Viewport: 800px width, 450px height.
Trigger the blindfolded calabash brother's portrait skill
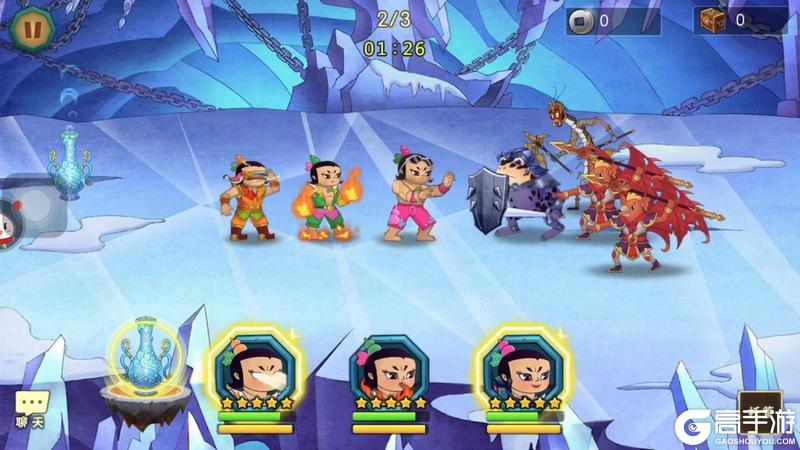point(254,366)
